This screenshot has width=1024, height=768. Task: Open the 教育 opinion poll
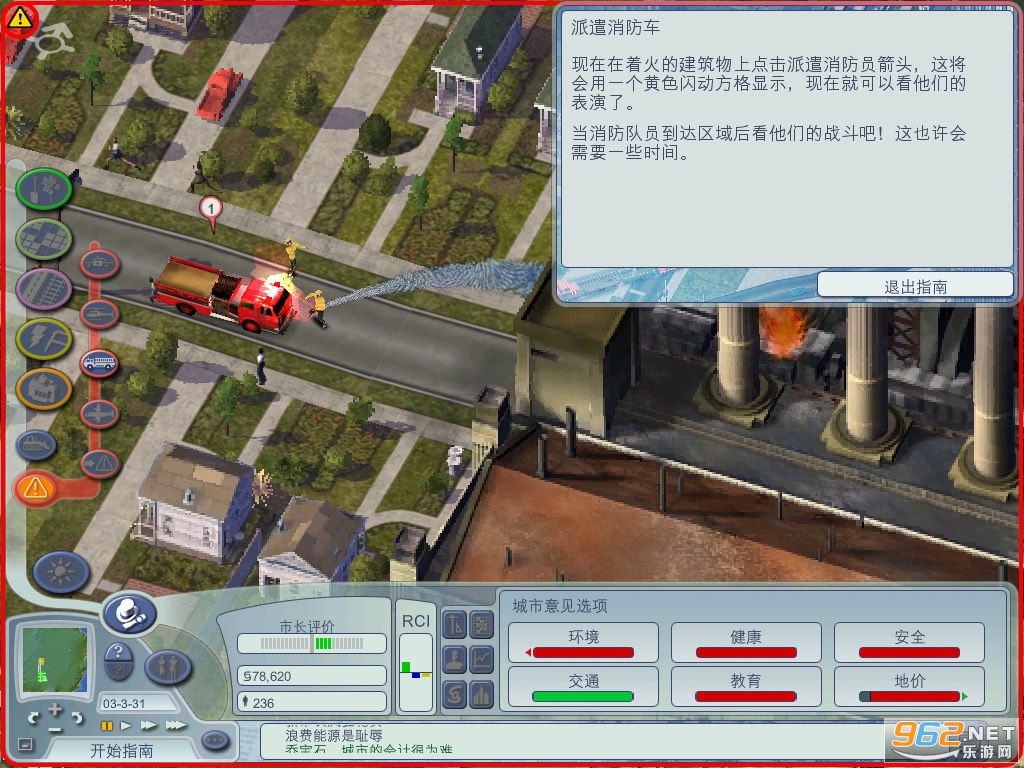coord(746,686)
